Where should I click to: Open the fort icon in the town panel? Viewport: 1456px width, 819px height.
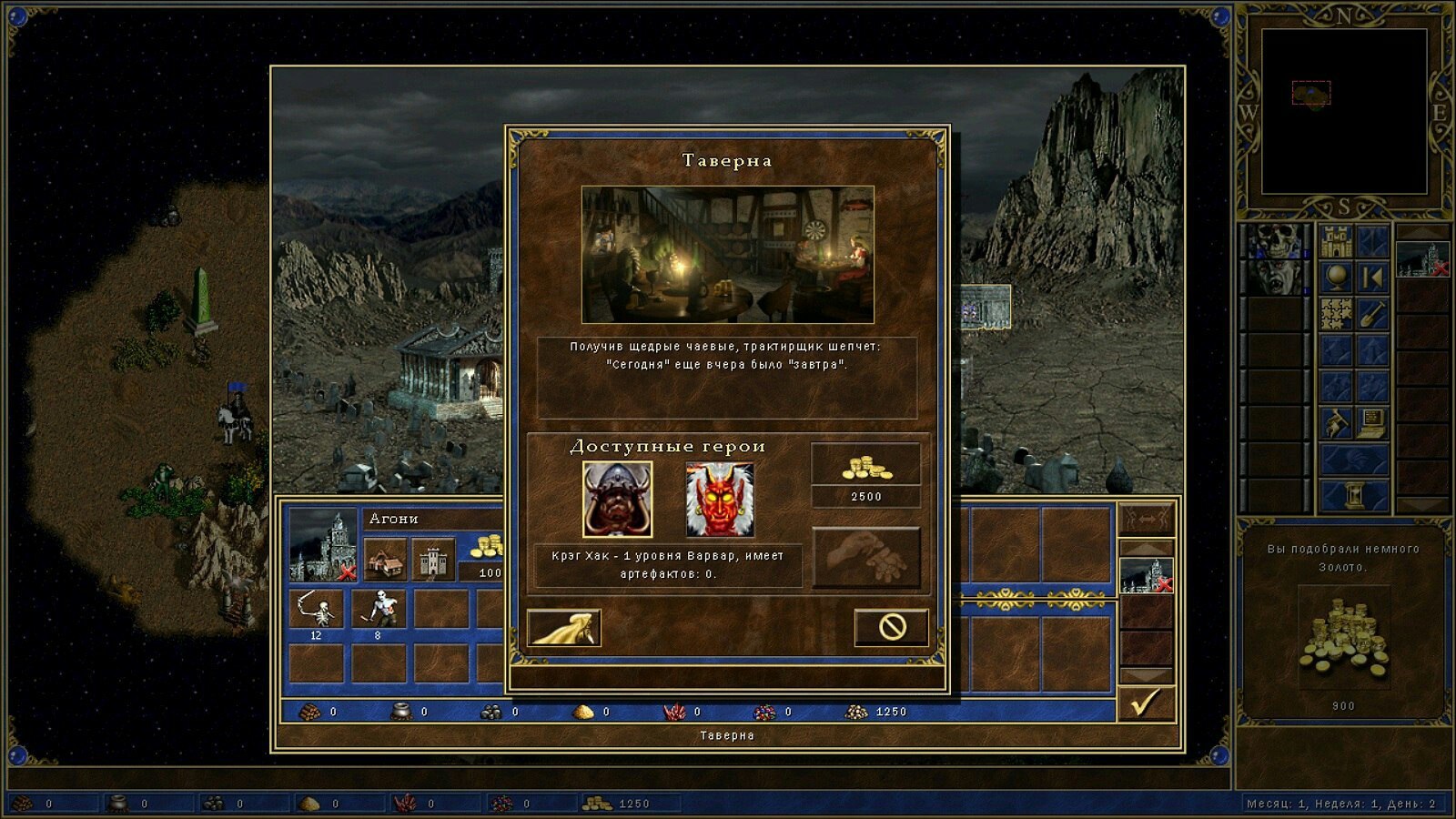(432, 559)
